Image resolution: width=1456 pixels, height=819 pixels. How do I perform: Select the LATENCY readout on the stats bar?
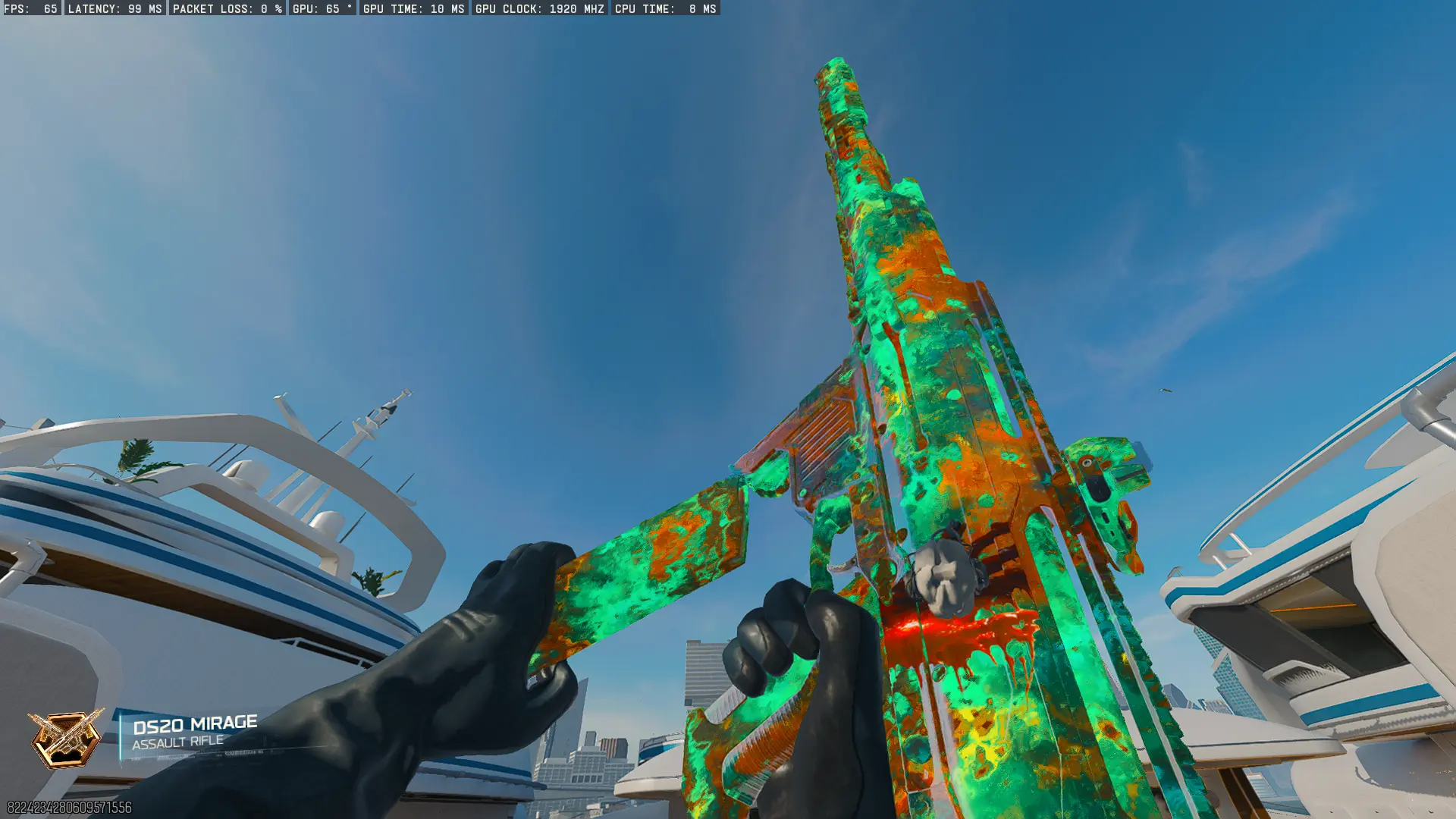pyautogui.click(x=114, y=10)
